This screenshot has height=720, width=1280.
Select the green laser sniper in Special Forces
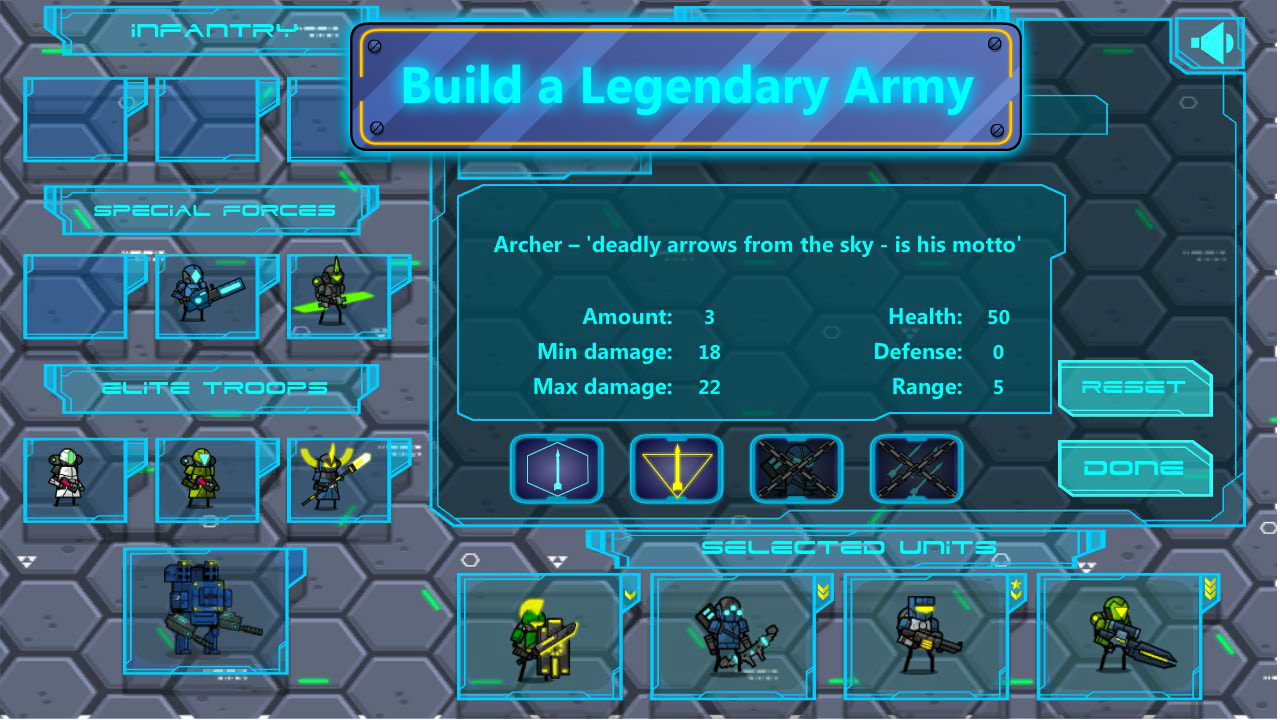[340, 295]
